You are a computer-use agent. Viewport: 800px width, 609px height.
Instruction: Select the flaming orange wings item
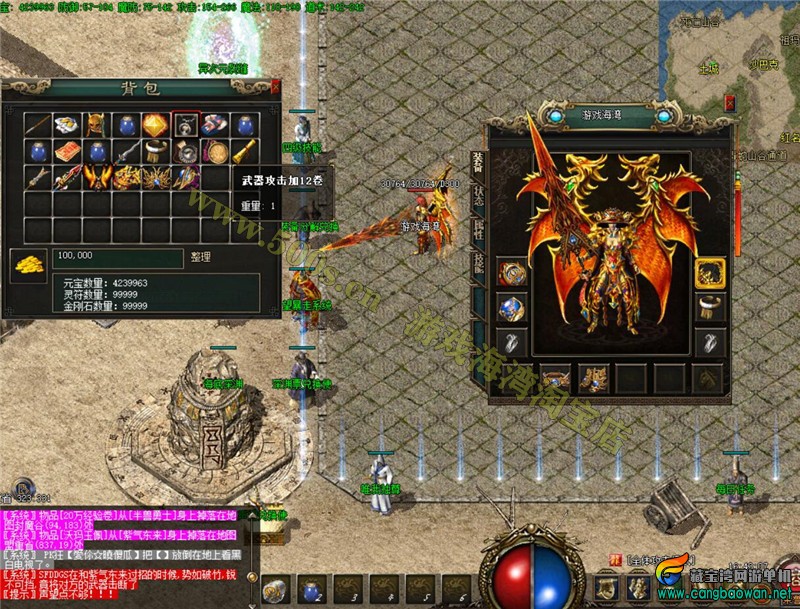coord(96,178)
